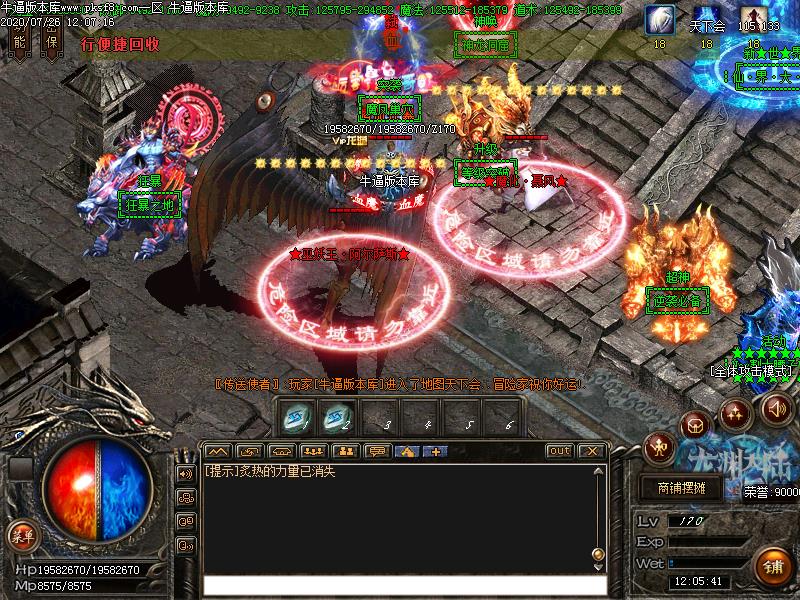Viewport: 800px width, 600px height.
Task: Select the white feather icon at top right
Action: point(659,20)
